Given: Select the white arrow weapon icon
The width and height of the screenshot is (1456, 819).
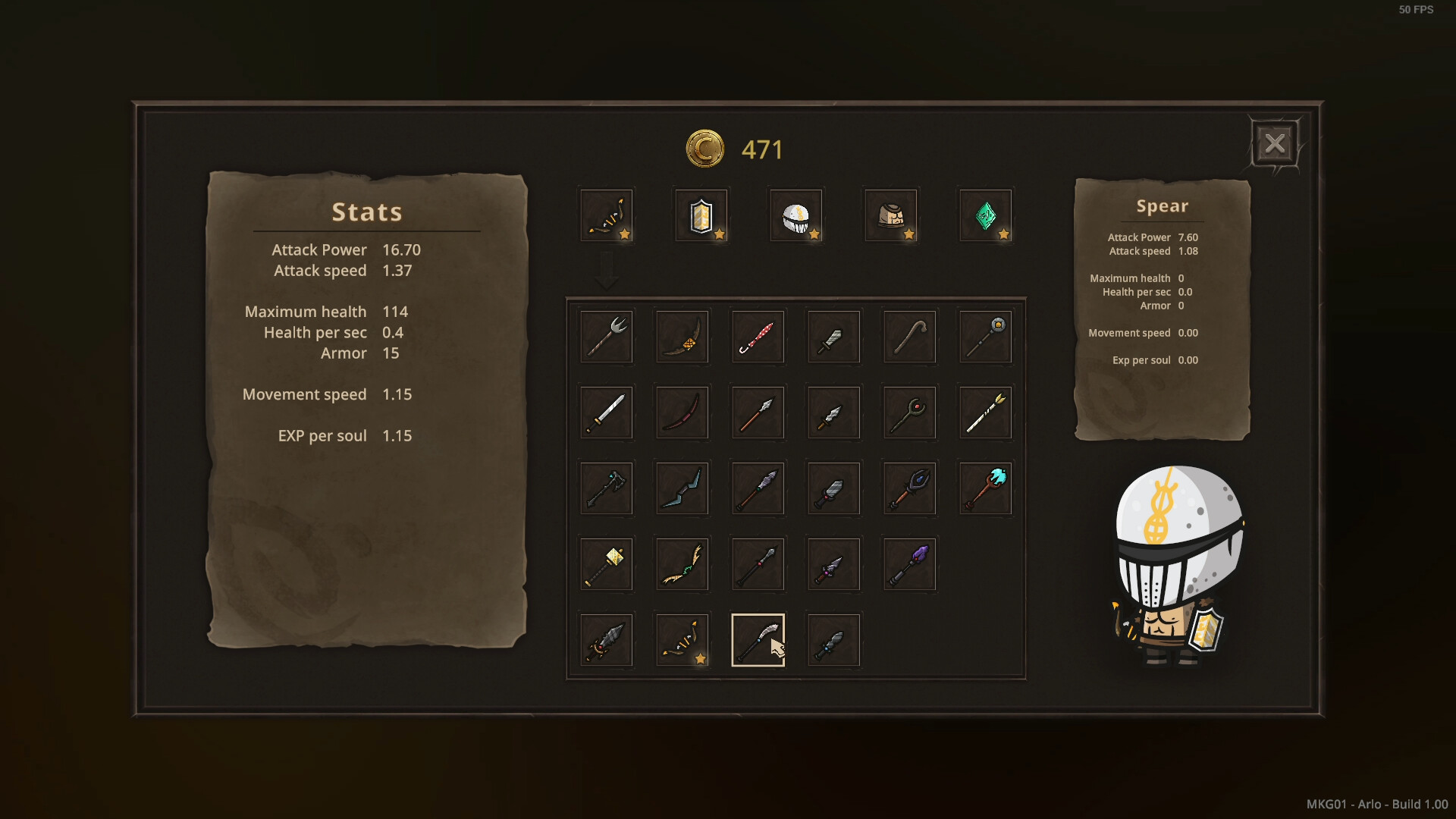Looking at the screenshot, I should coord(985,413).
